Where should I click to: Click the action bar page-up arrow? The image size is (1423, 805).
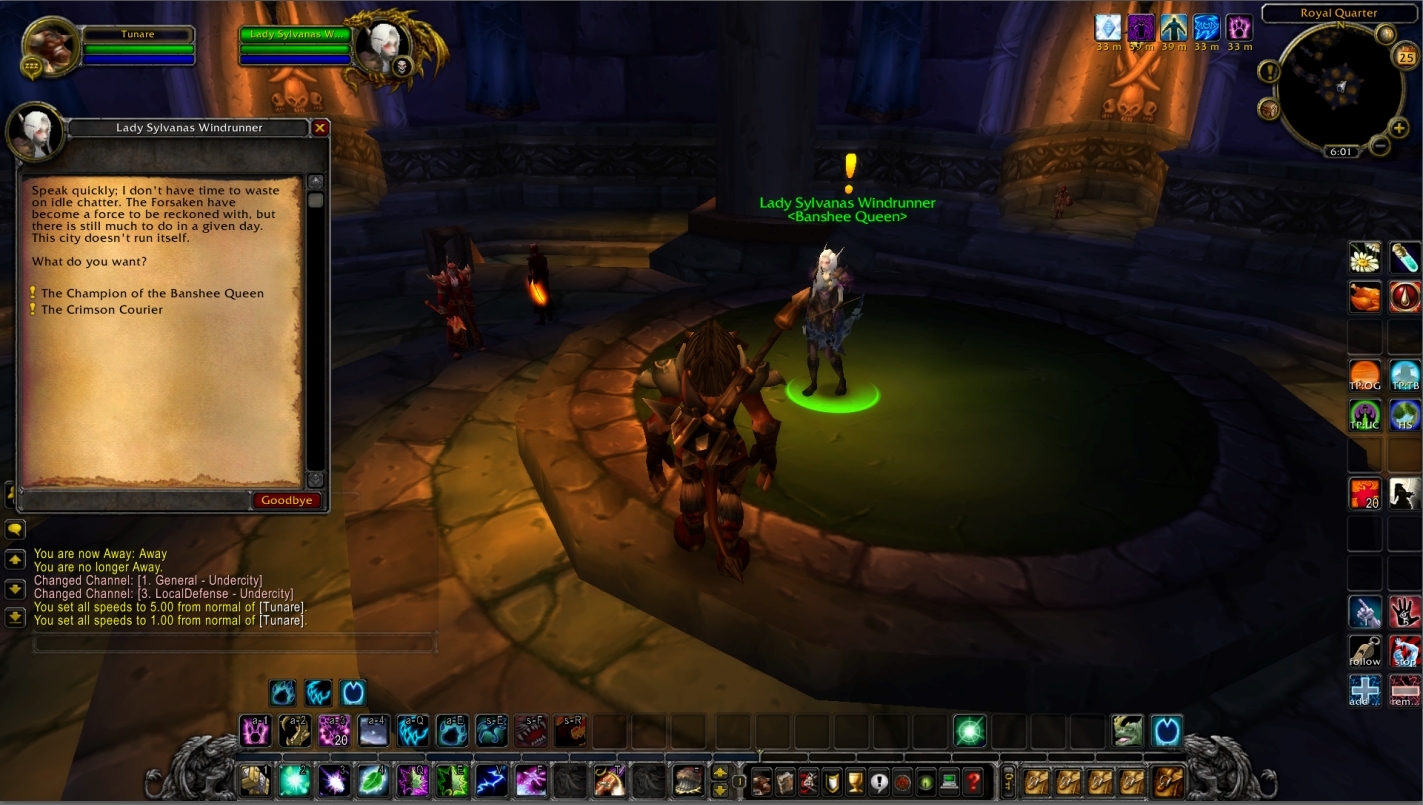[719, 772]
